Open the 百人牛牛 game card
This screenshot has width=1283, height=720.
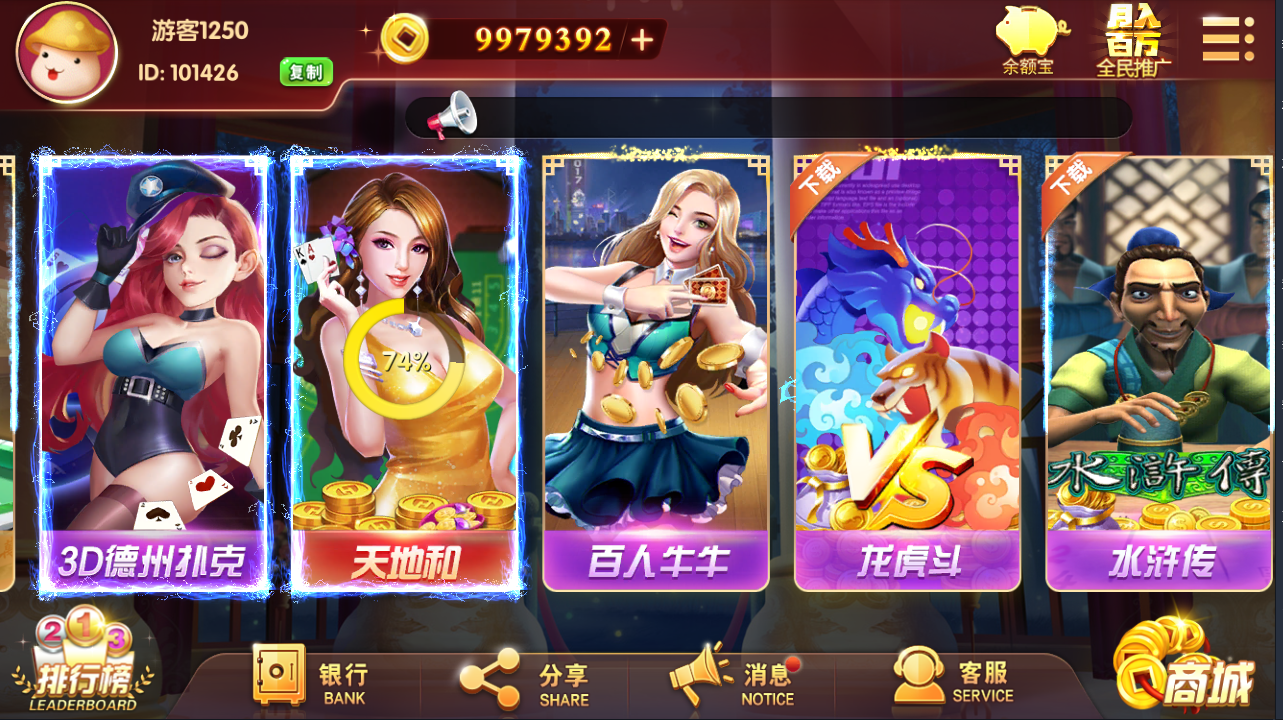pyautogui.click(x=655, y=370)
